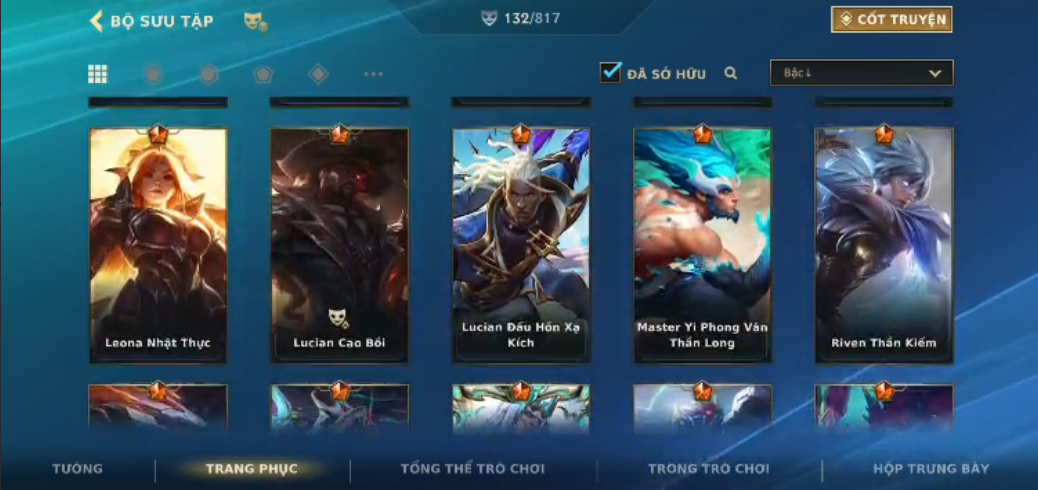Switch to the Trang Phục tab
Image resolution: width=1038 pixels, height=490 pixels.
(252, 469)
